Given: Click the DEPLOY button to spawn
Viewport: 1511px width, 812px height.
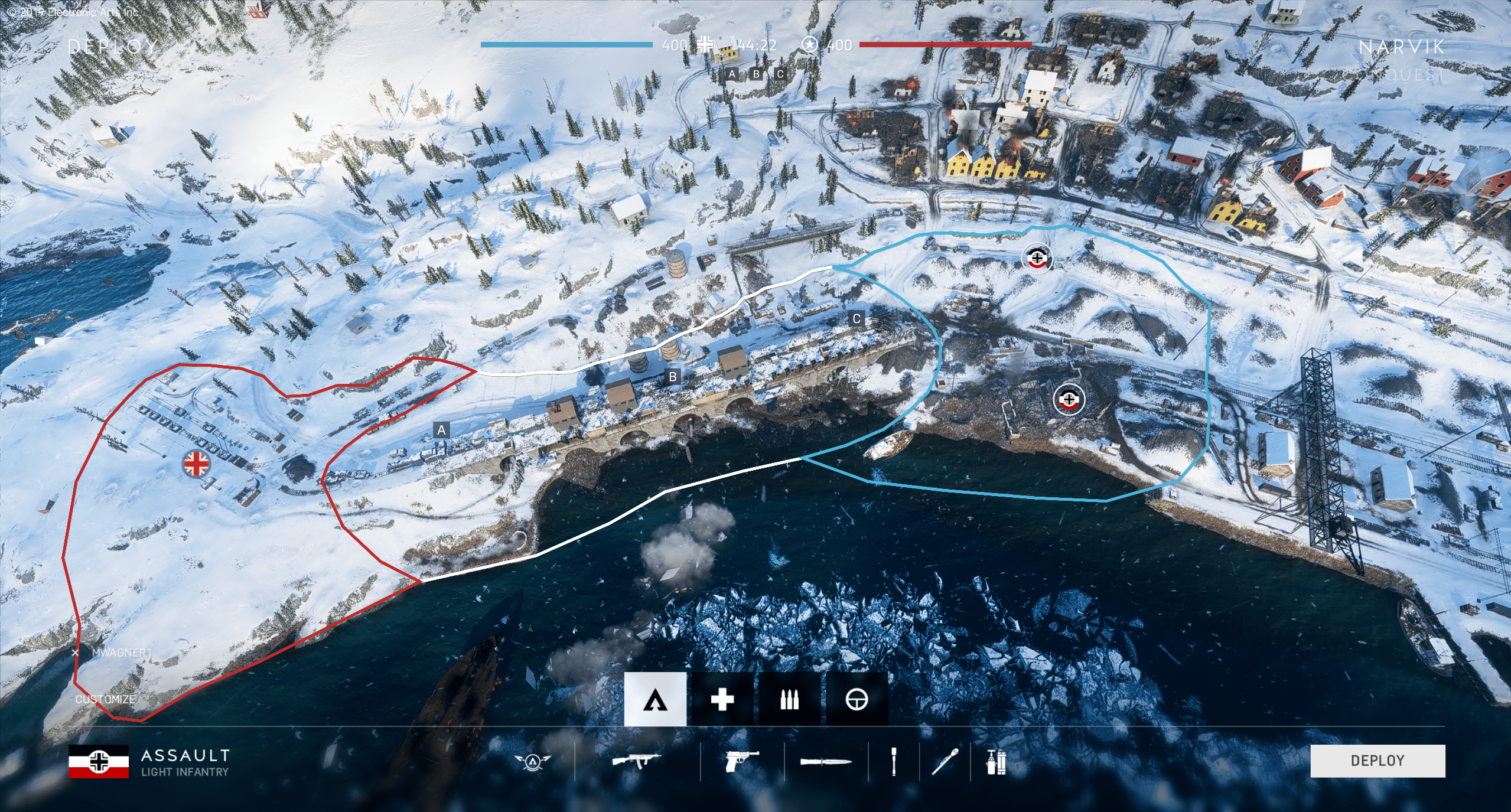Looking at the screenshot, I should (x=1377, y=761).
